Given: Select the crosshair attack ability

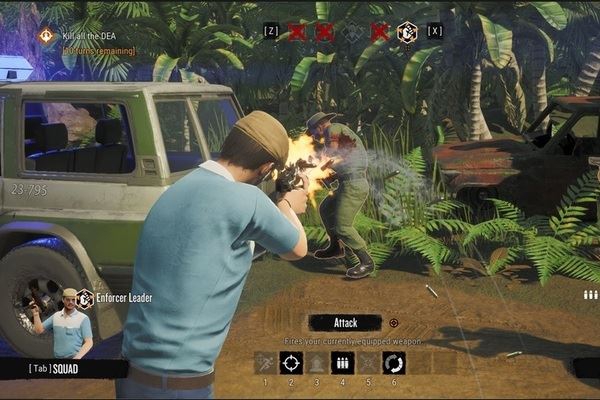Looking at the screenshot, I should tap(291, 363).
